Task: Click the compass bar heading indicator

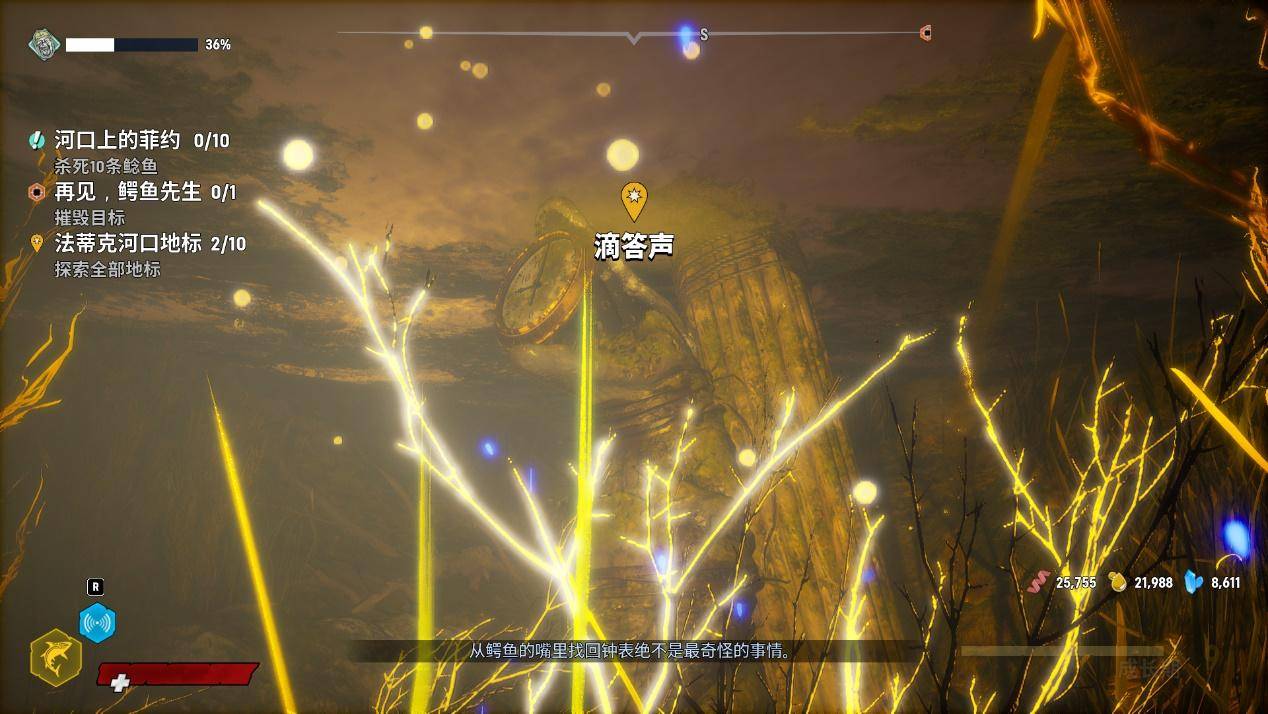Action: coord(633,38)
